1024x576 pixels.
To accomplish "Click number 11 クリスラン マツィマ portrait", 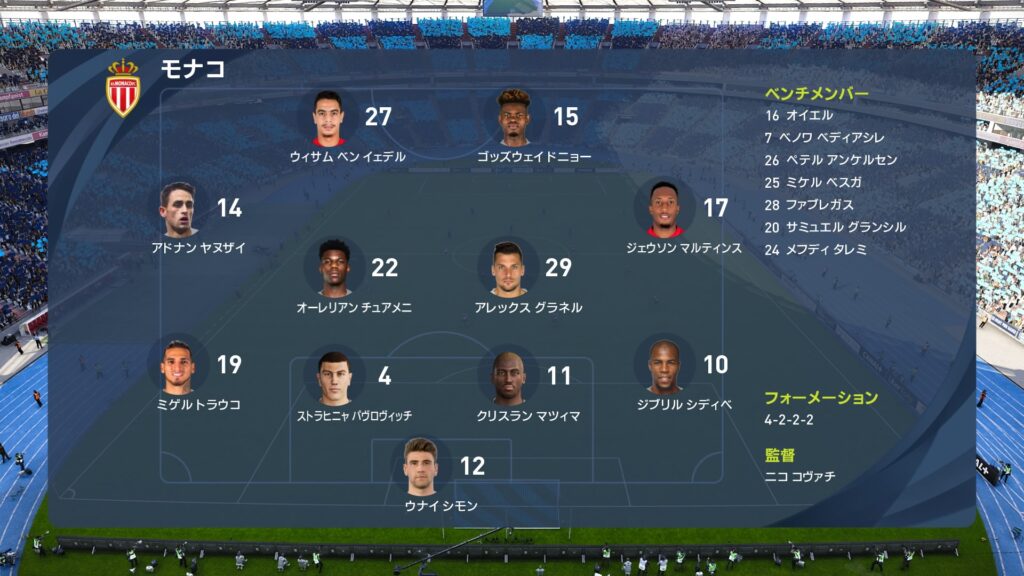I will pyautogui.click(x=510, y=376).
